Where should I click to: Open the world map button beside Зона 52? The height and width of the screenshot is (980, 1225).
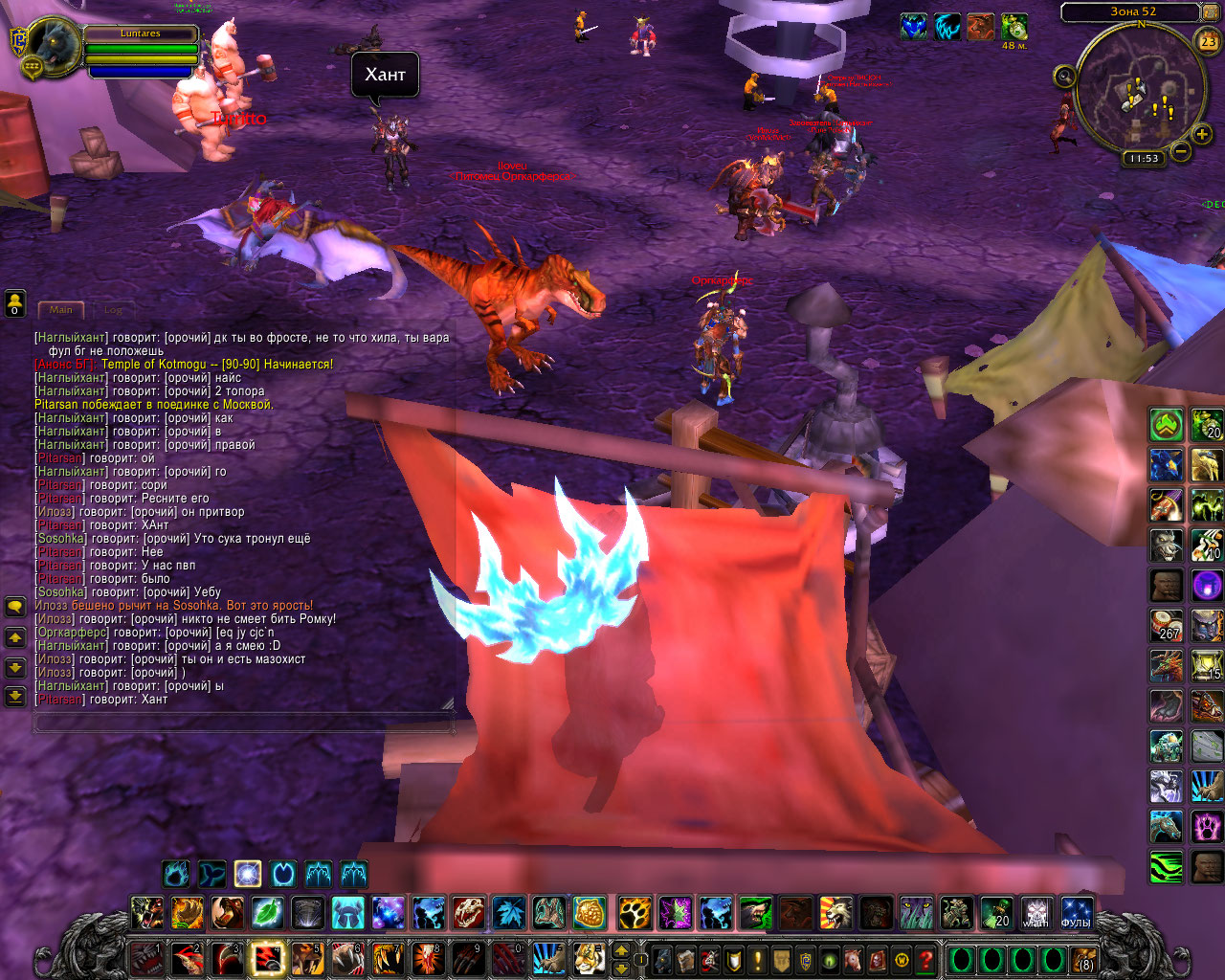[x=1212, y=12]
